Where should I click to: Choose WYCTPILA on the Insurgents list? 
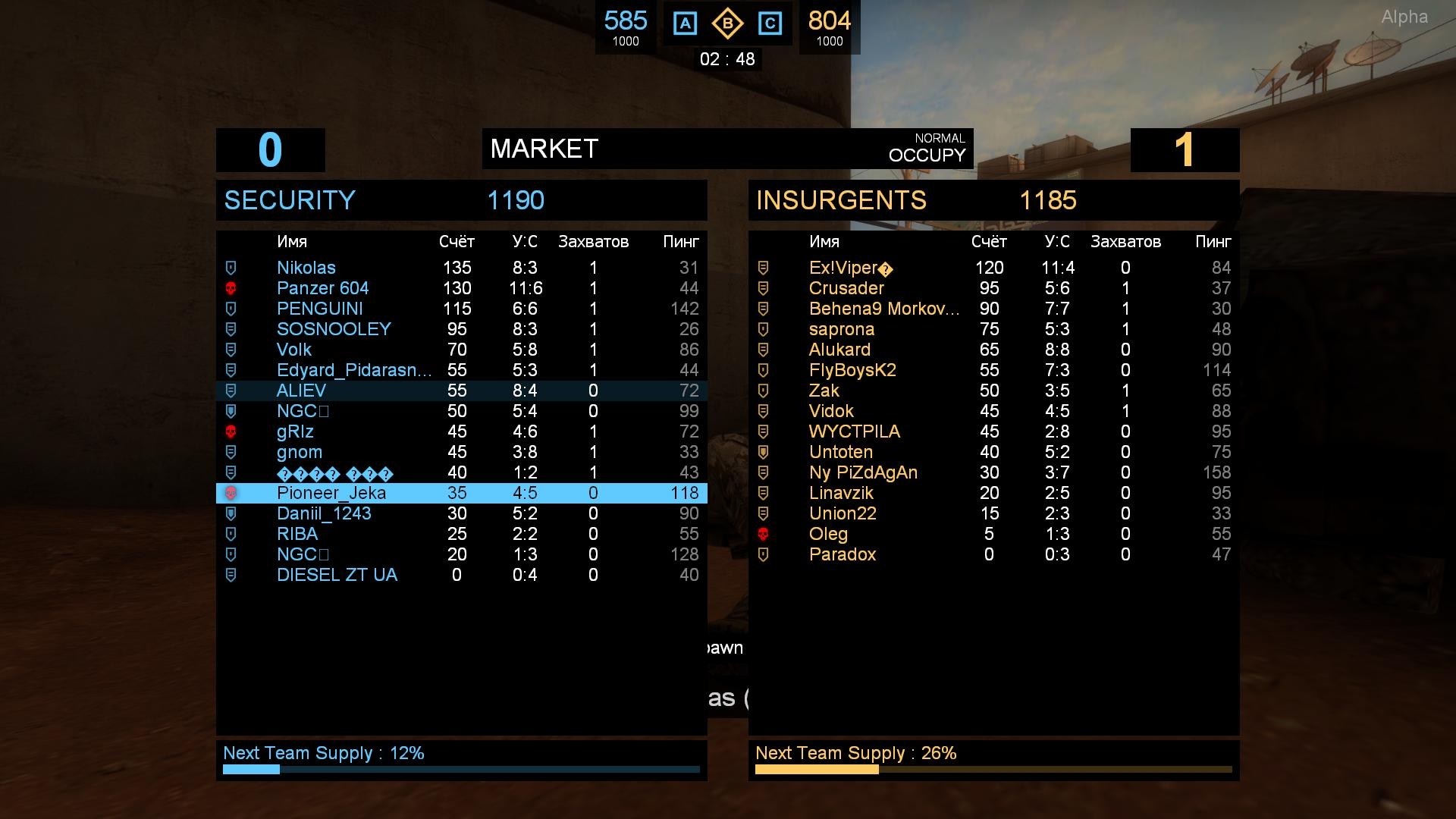click(x=855, y=431)
